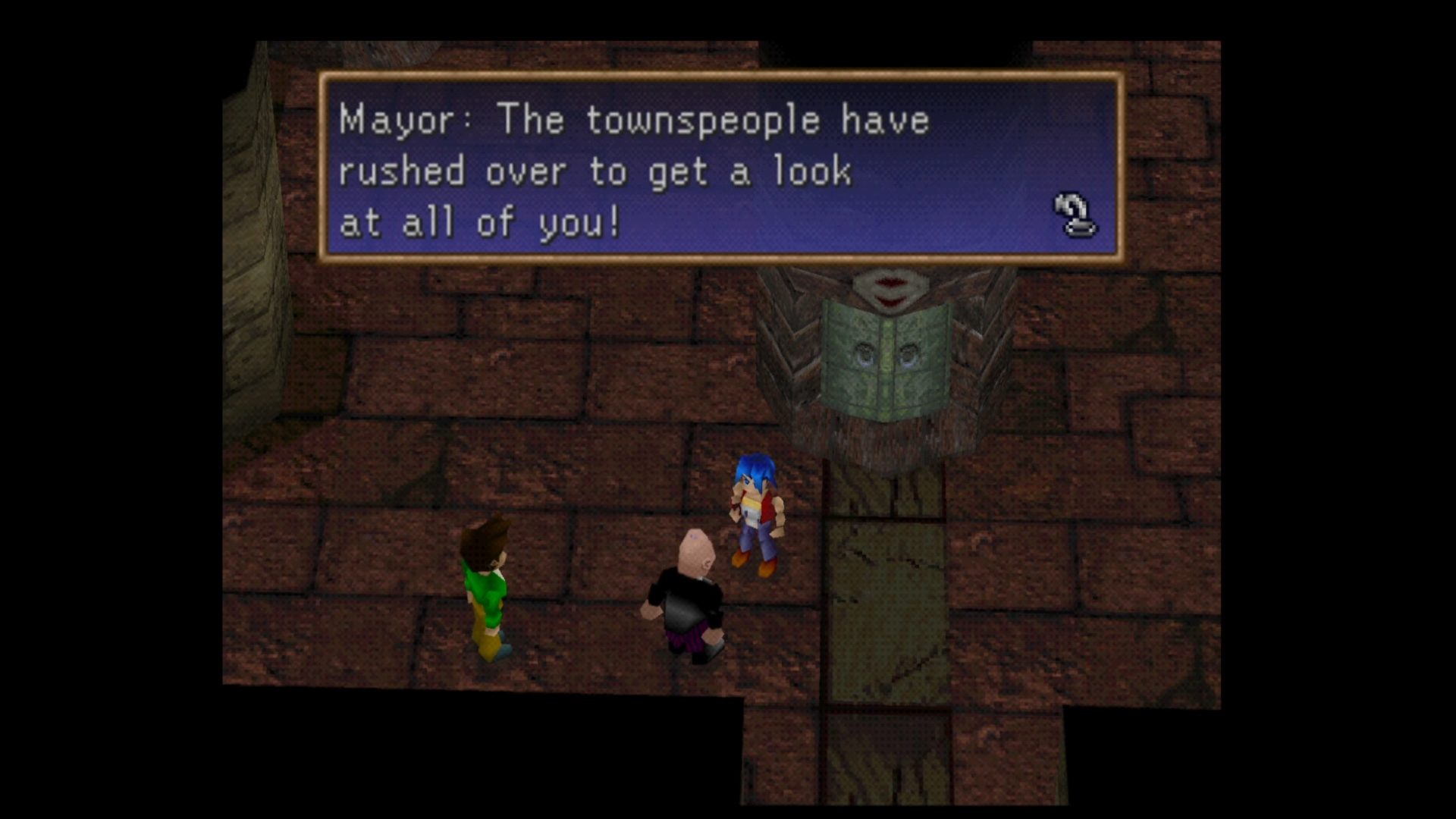
Task: Click the word 'Mayor' in the dialogue
Action: point(394,119)
